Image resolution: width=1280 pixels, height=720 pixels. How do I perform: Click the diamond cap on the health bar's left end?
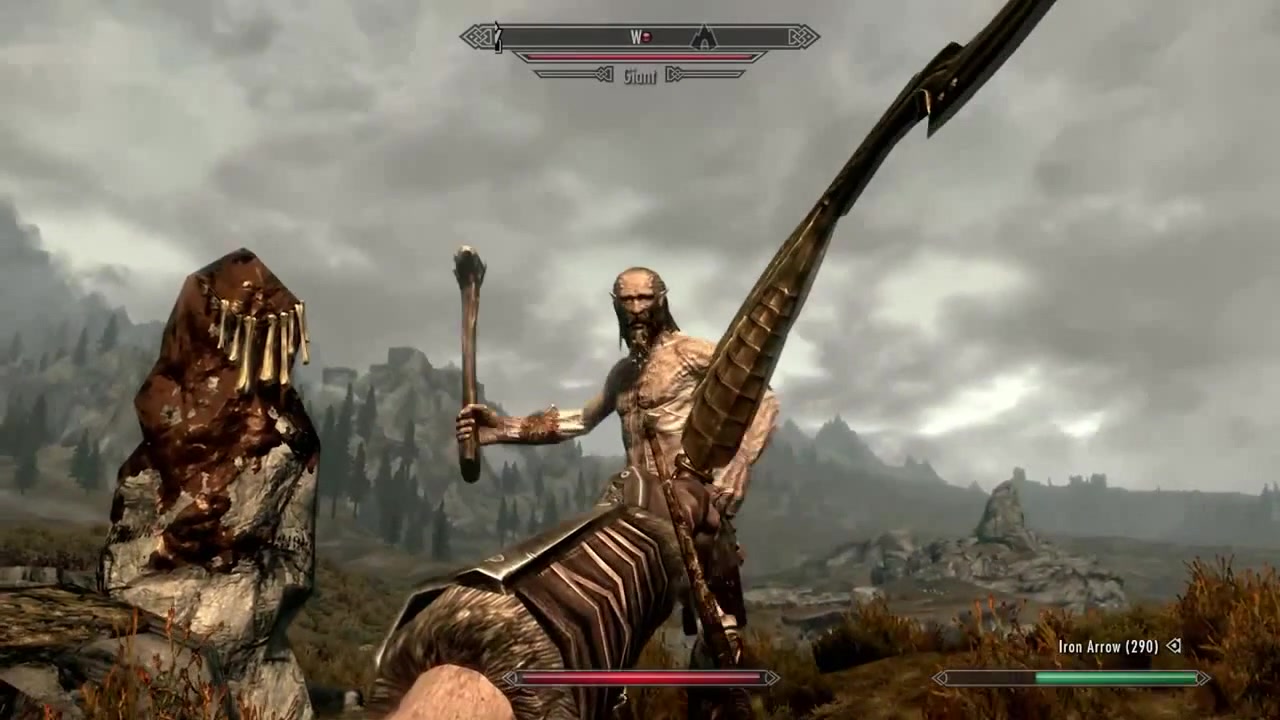(x=512, y=678)
